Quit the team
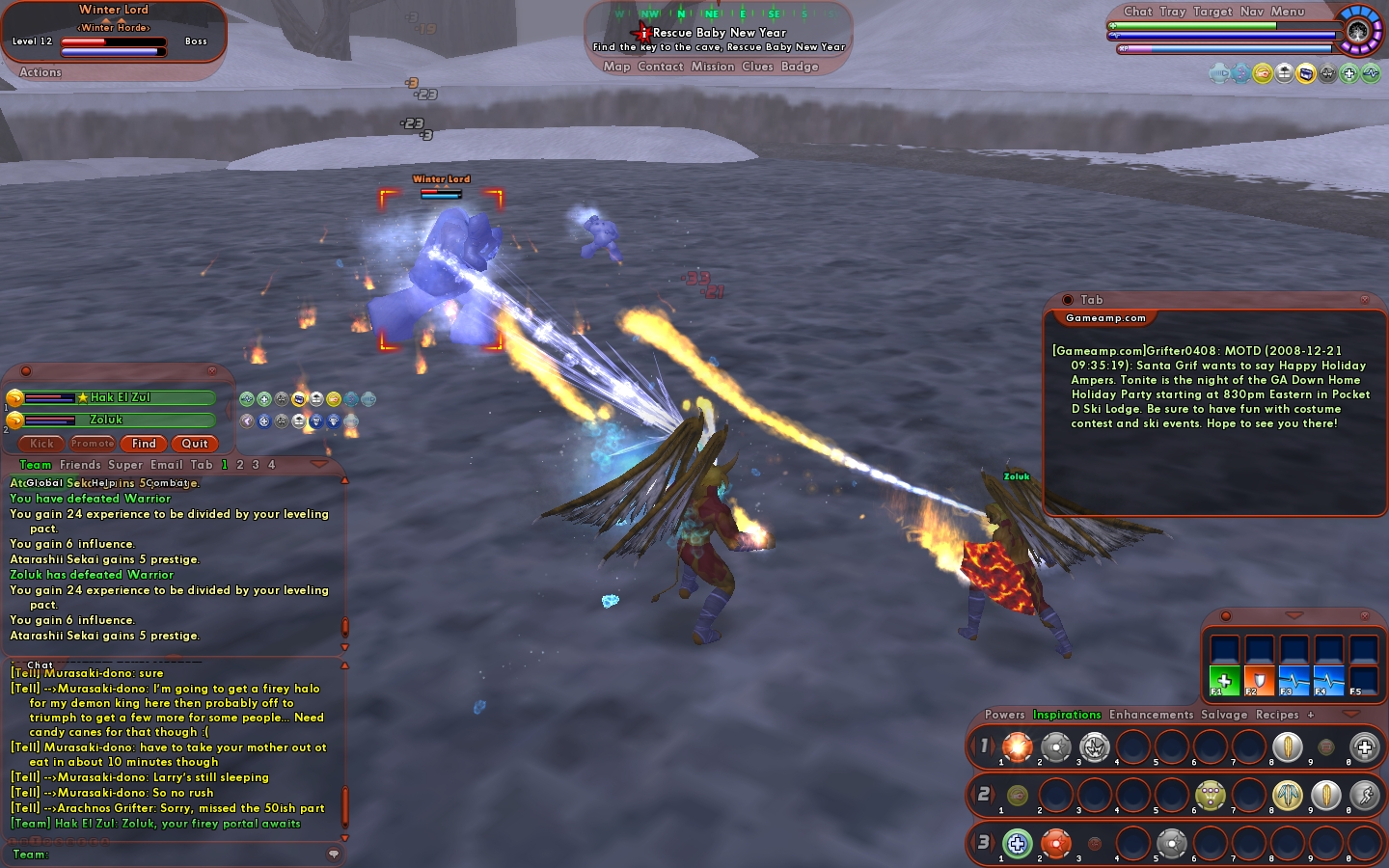 point(195,444)
